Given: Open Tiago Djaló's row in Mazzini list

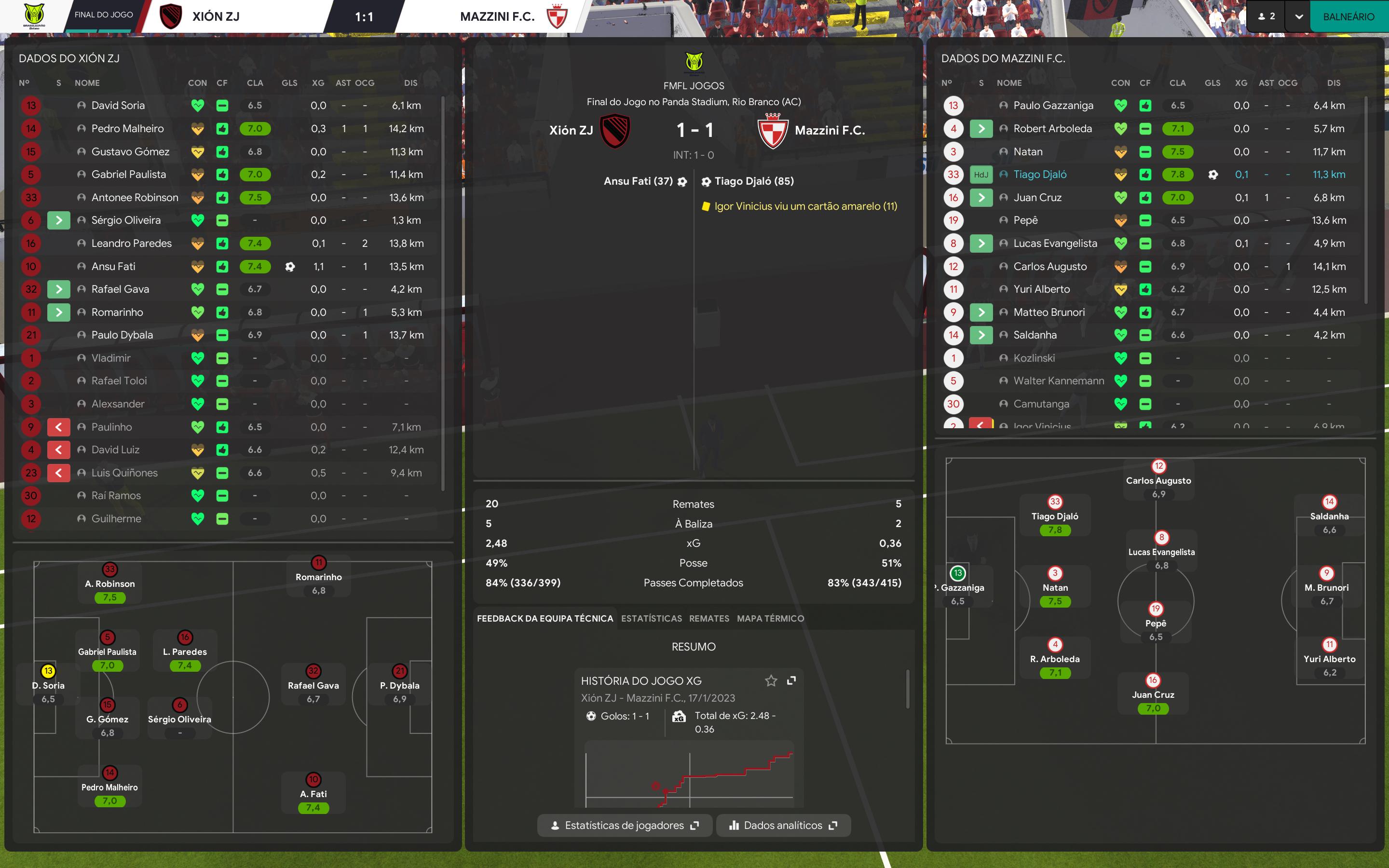Looking at the screenshot, I should tap(1039, 175).
